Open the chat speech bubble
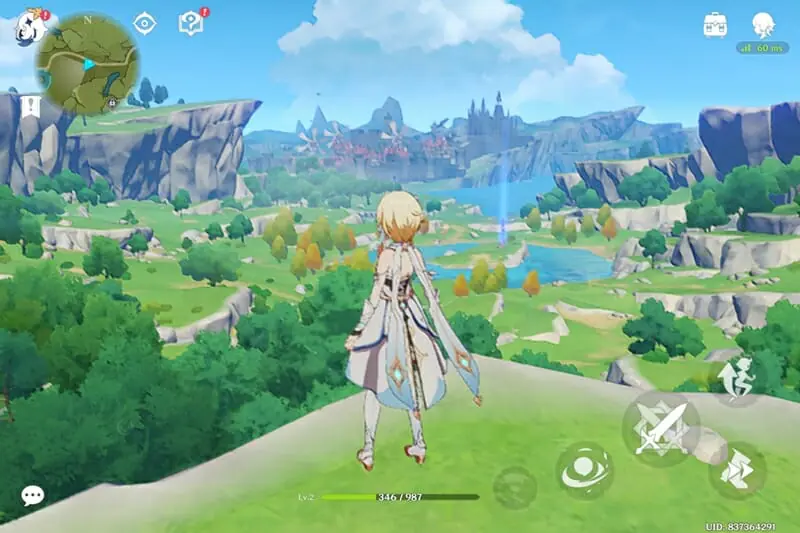The height and width of the screenshot is (533, 800). tap(32, 495)
